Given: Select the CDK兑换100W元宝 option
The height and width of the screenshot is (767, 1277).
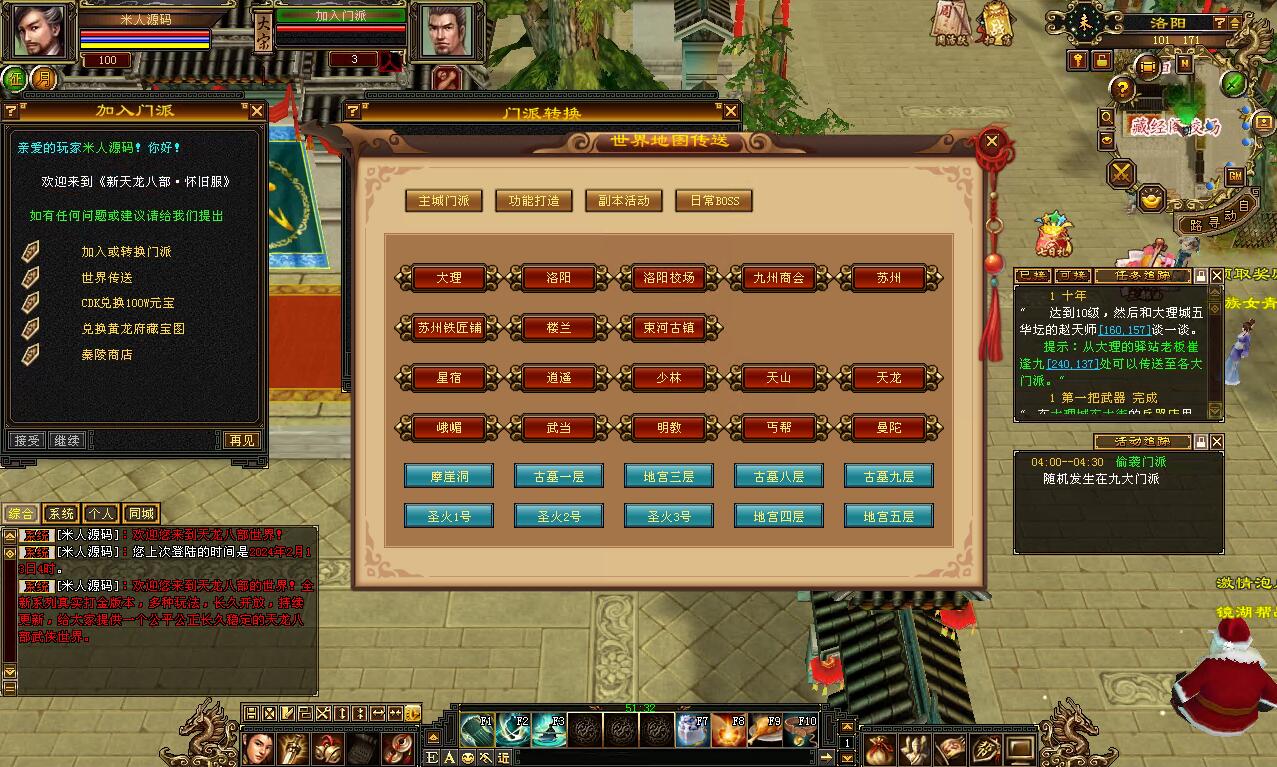Looking at the screenshot, I should click(127, 303).
